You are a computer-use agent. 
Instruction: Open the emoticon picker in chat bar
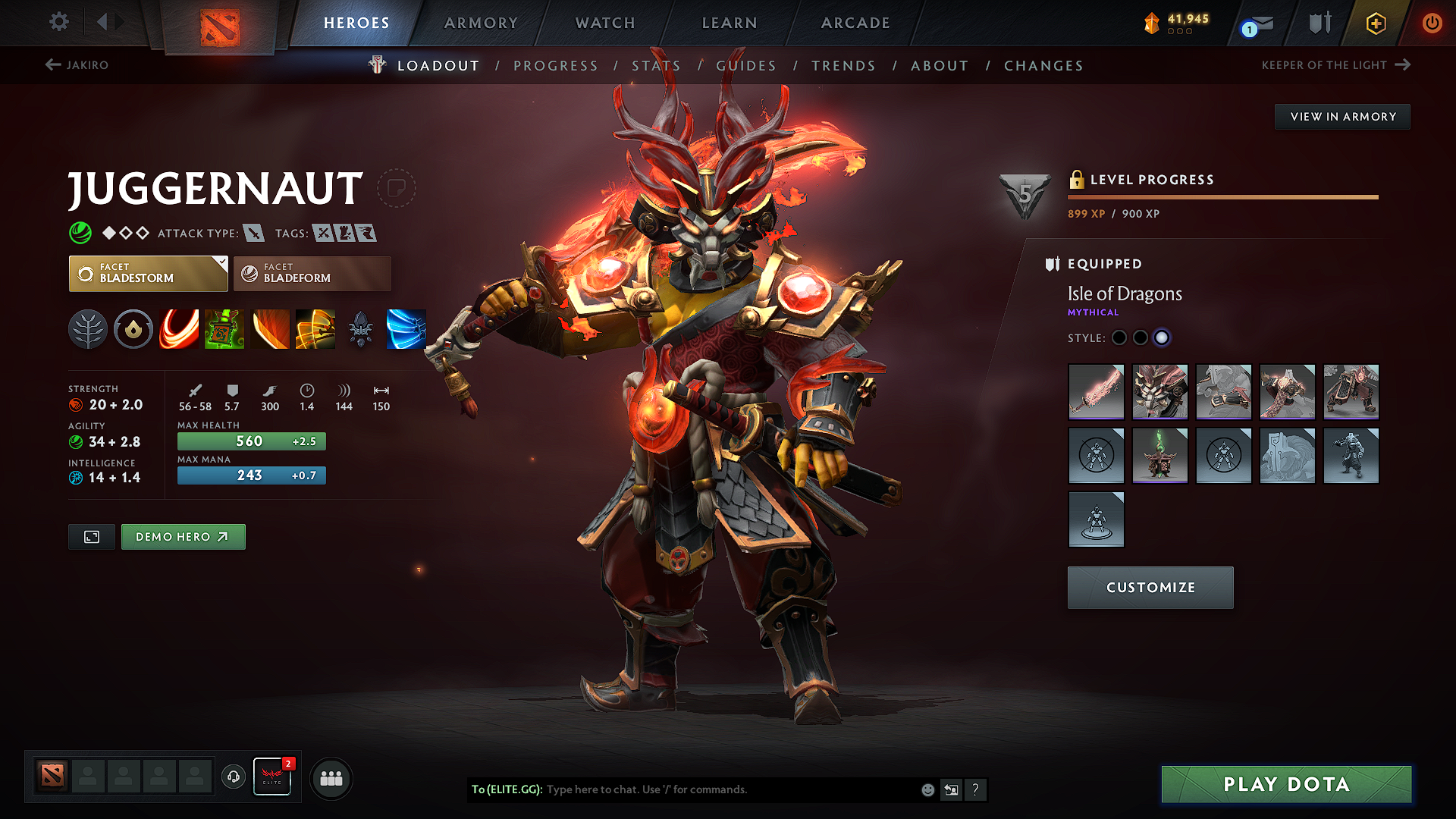click(x=927, y=789)
